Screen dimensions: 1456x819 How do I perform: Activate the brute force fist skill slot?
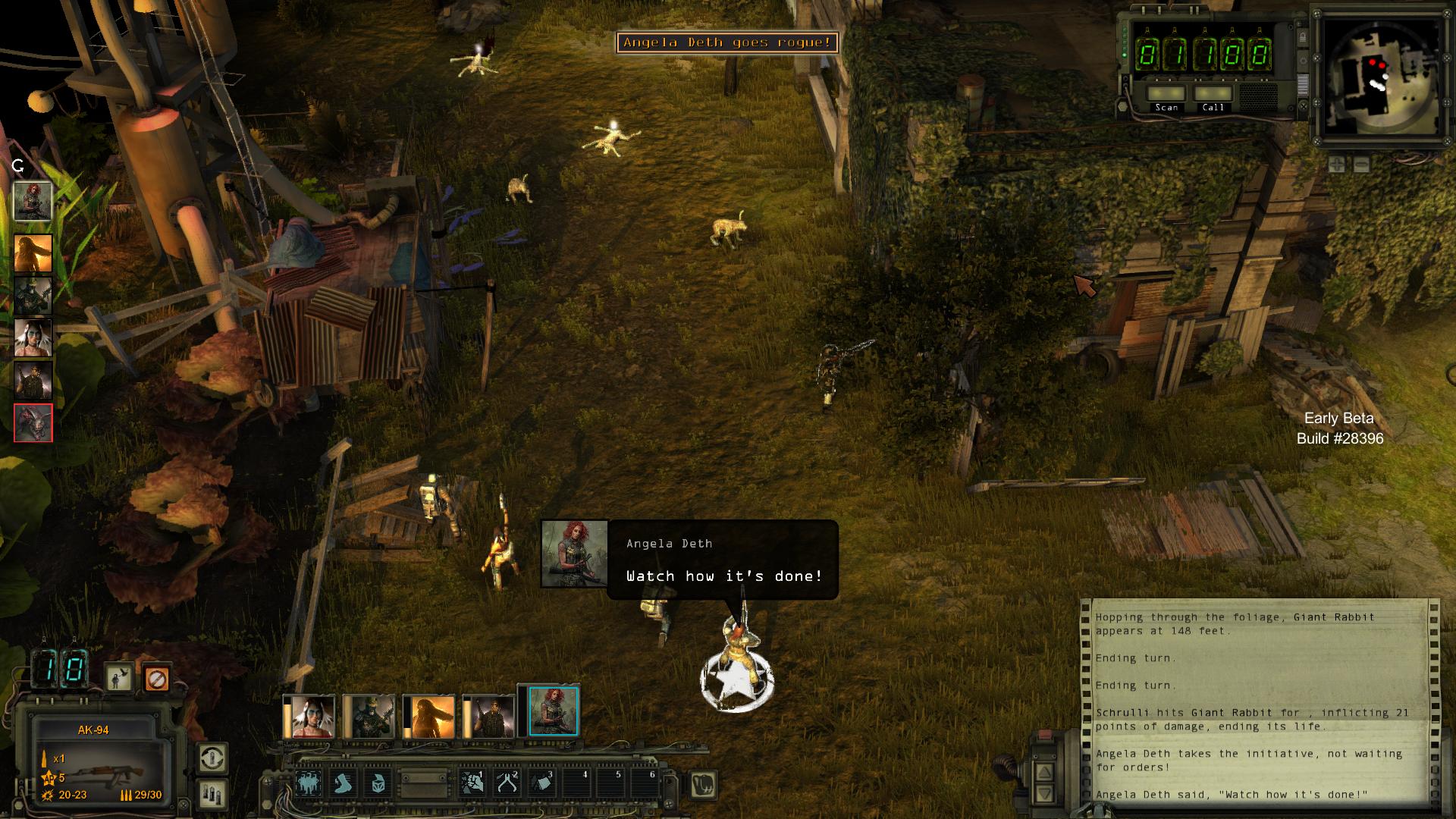(472, 783)
